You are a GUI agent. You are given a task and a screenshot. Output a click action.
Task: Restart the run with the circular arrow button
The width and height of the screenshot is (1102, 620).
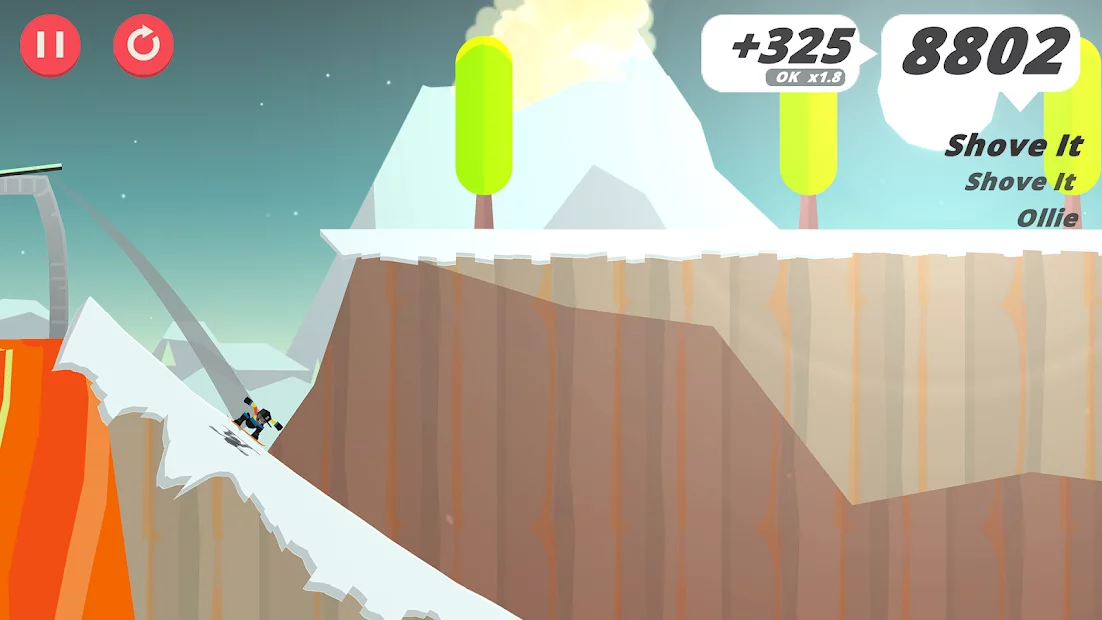143,45
